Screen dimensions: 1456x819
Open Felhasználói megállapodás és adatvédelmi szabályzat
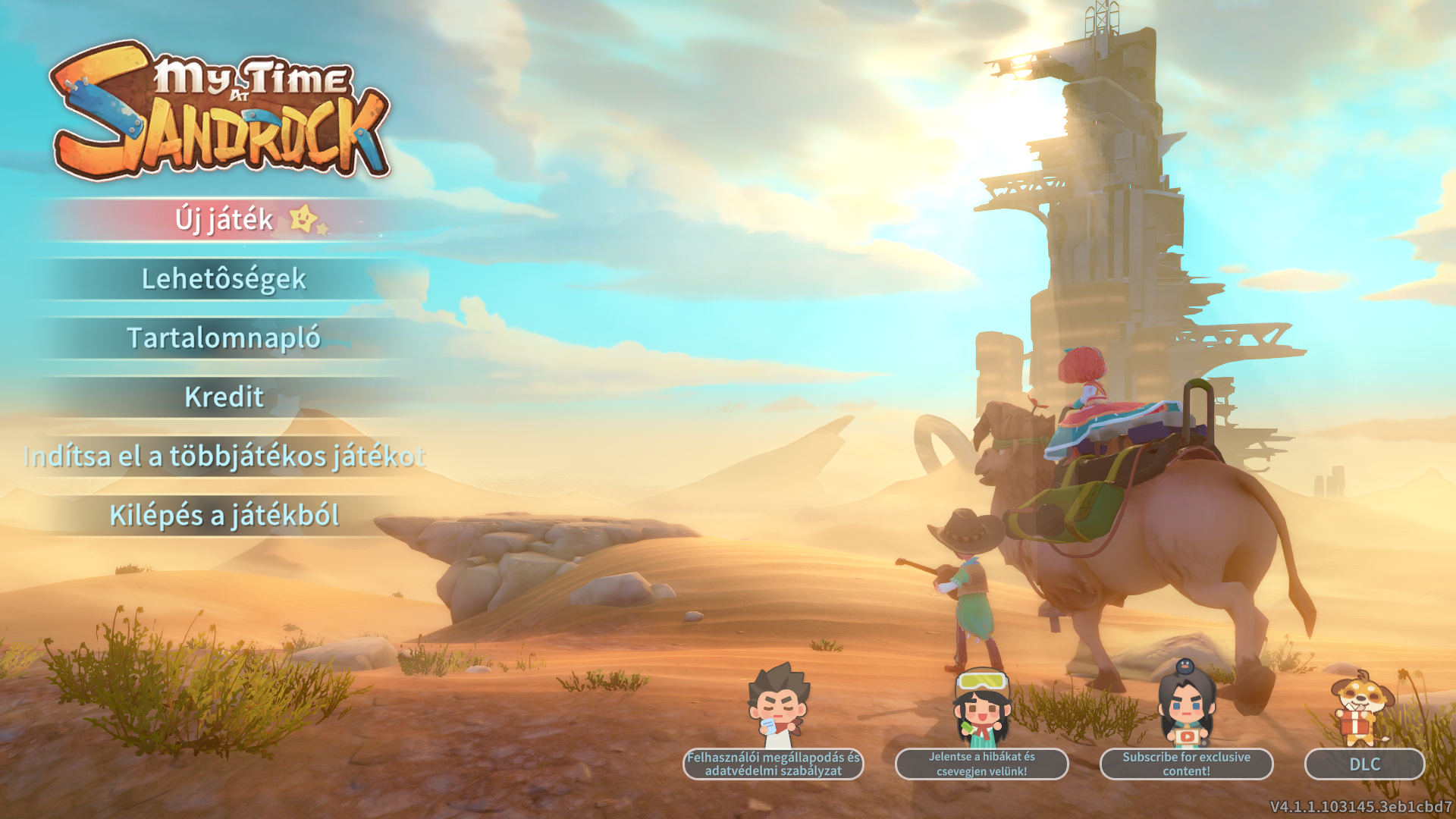[773, 764]
